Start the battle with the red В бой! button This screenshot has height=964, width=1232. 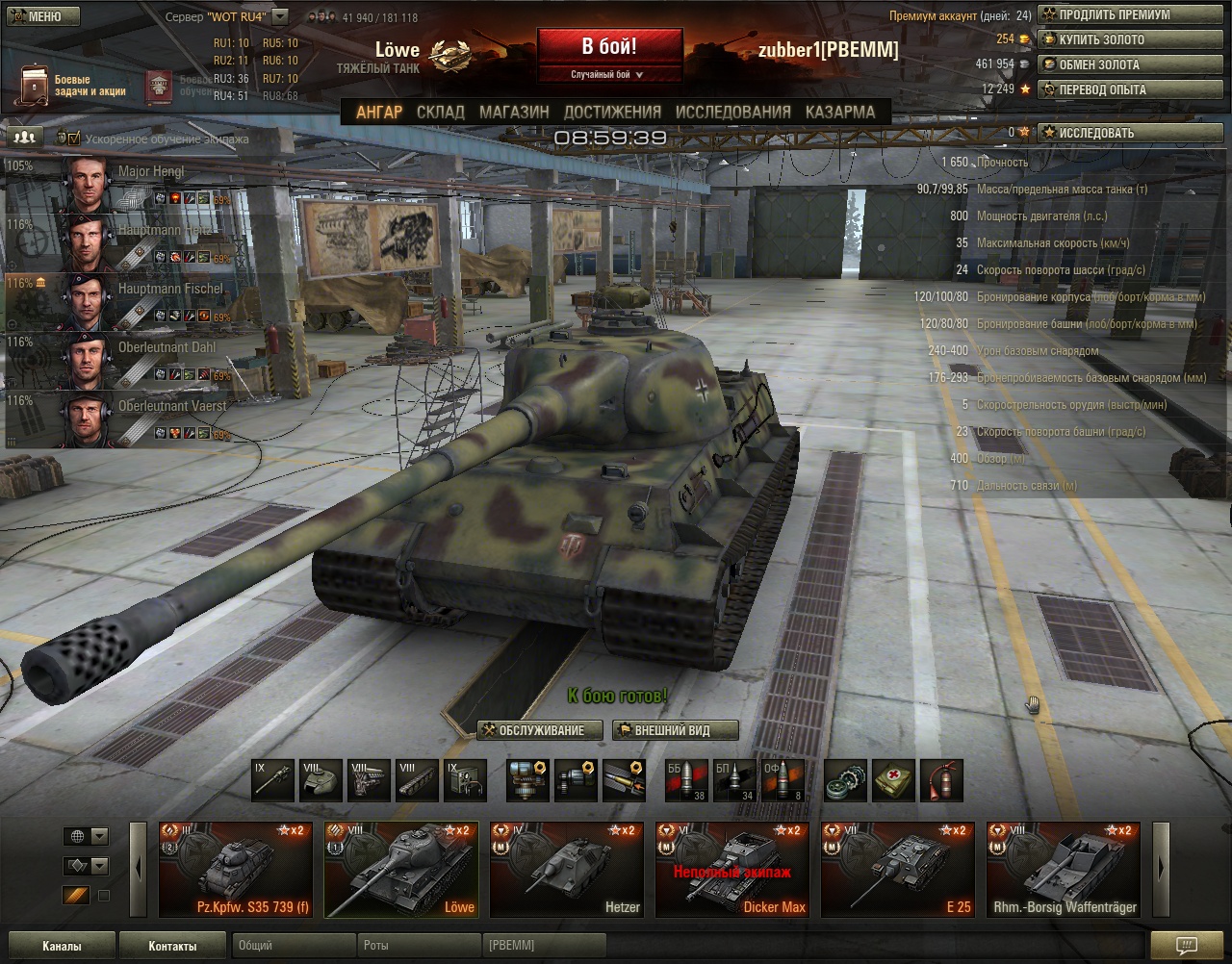click(x=609, y=48)
